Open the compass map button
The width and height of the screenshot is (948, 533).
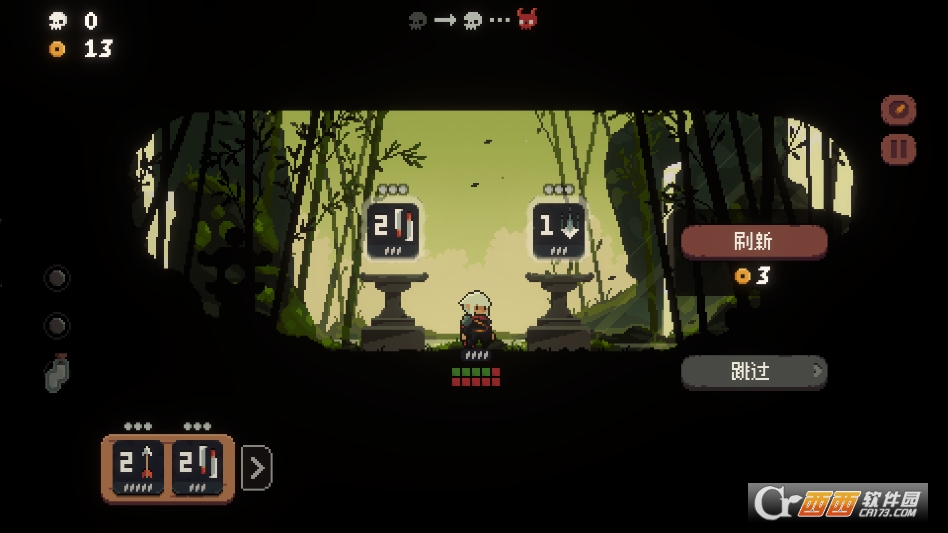(x=898, y=109)
